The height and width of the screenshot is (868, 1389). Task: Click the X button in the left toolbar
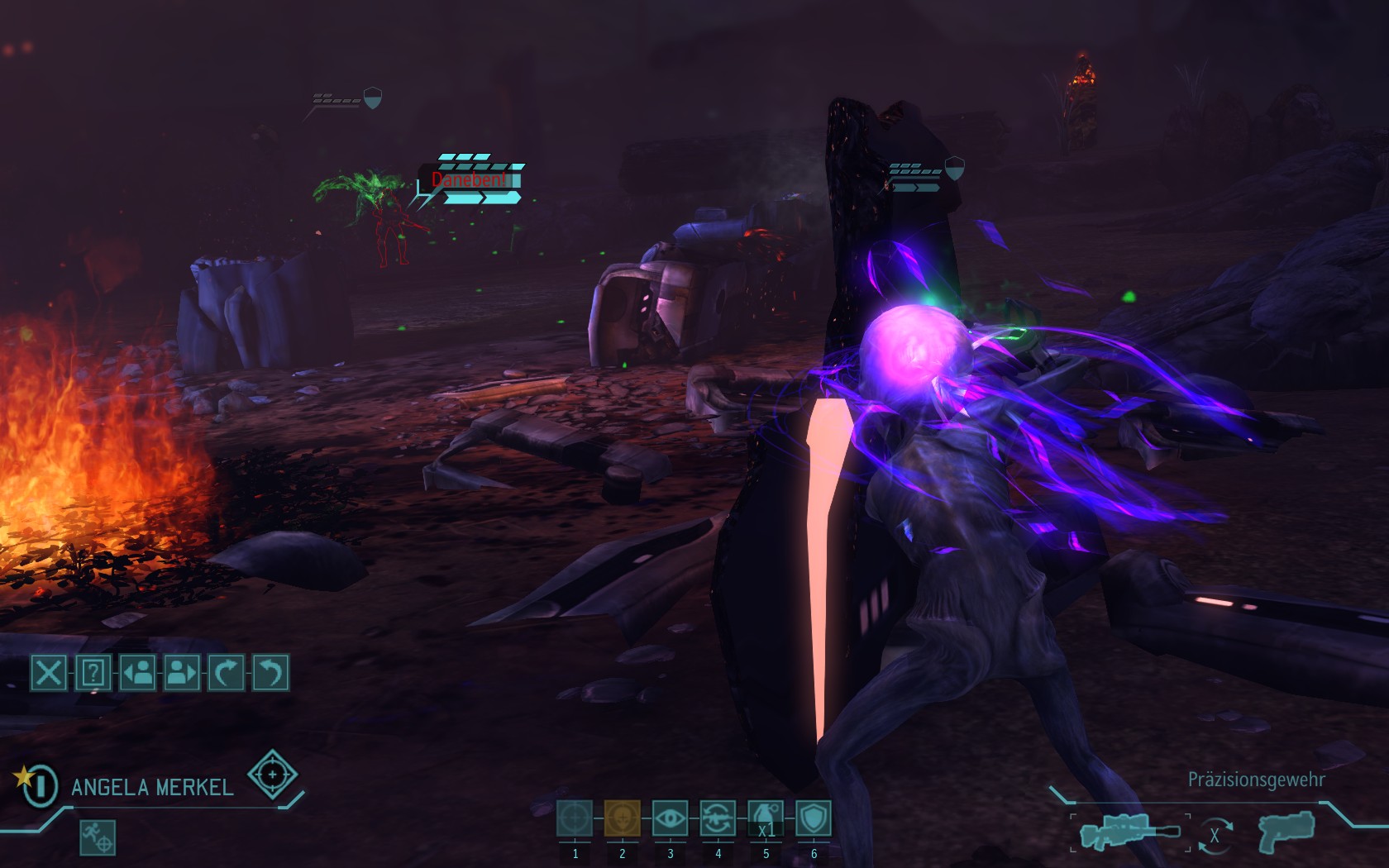49,673
